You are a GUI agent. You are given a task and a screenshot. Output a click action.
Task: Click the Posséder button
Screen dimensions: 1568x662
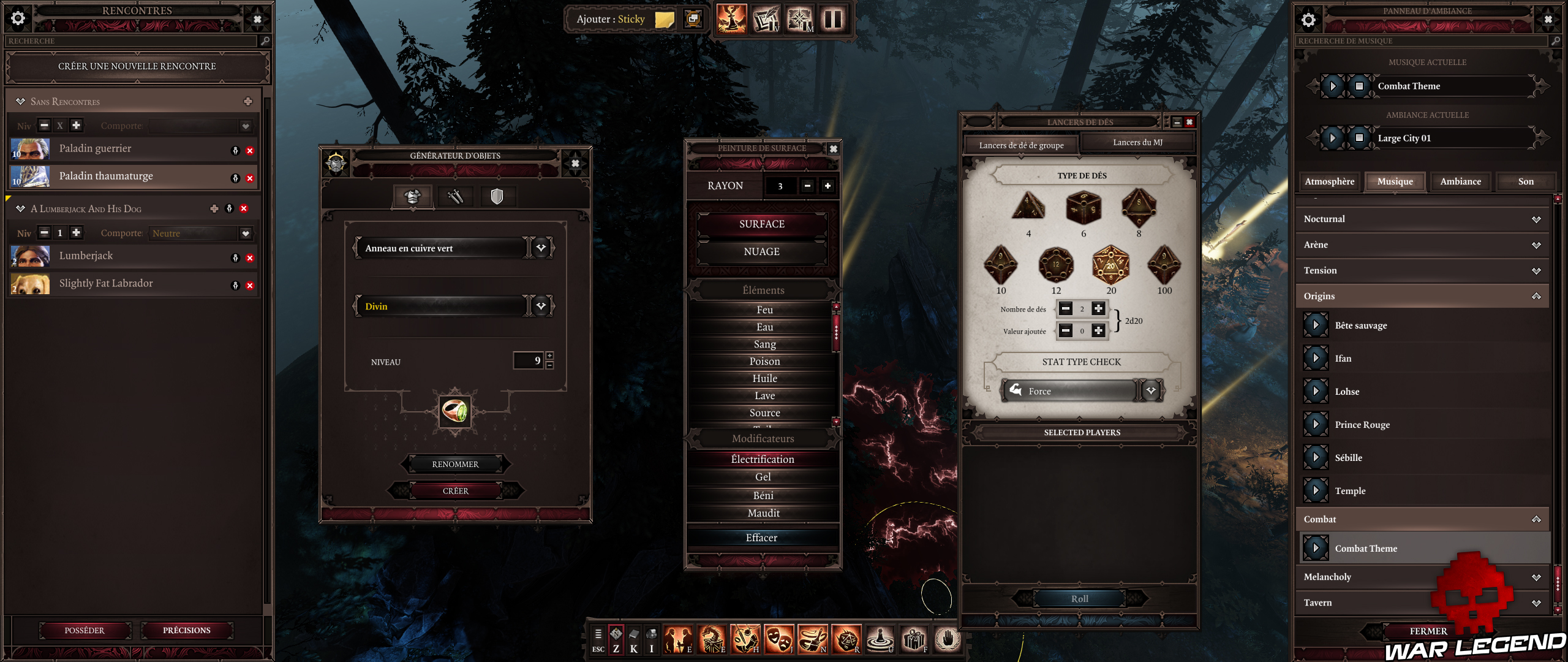(85, 630)
